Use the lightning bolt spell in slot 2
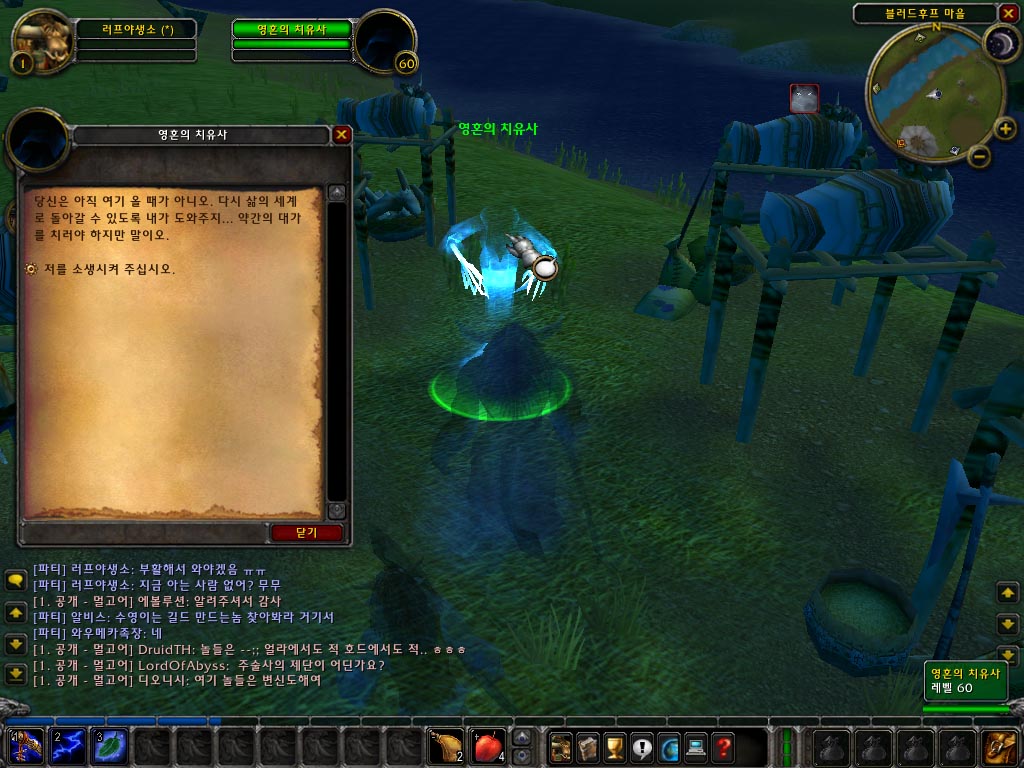This screenshot has height=768, width=1024. pyautogui.click(x=66, y=747)
